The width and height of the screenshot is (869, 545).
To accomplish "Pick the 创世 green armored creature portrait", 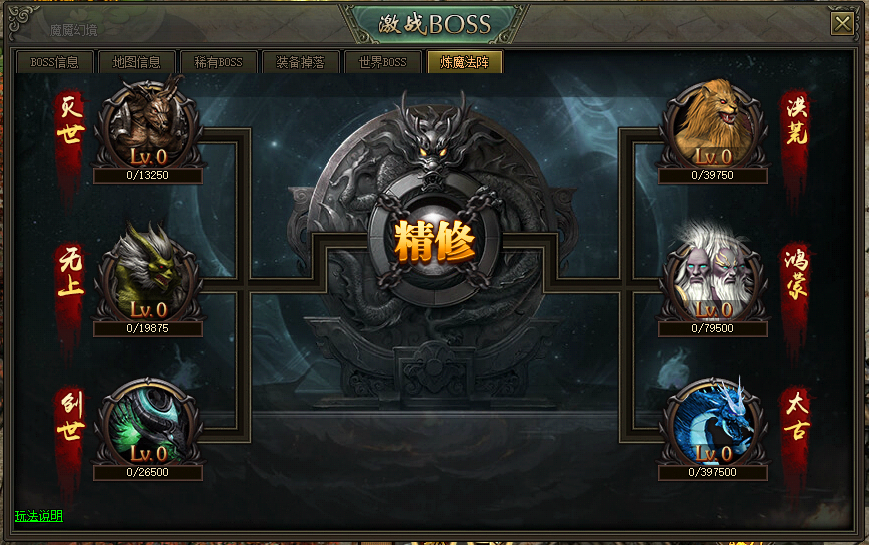I will (x=148, y=425).
